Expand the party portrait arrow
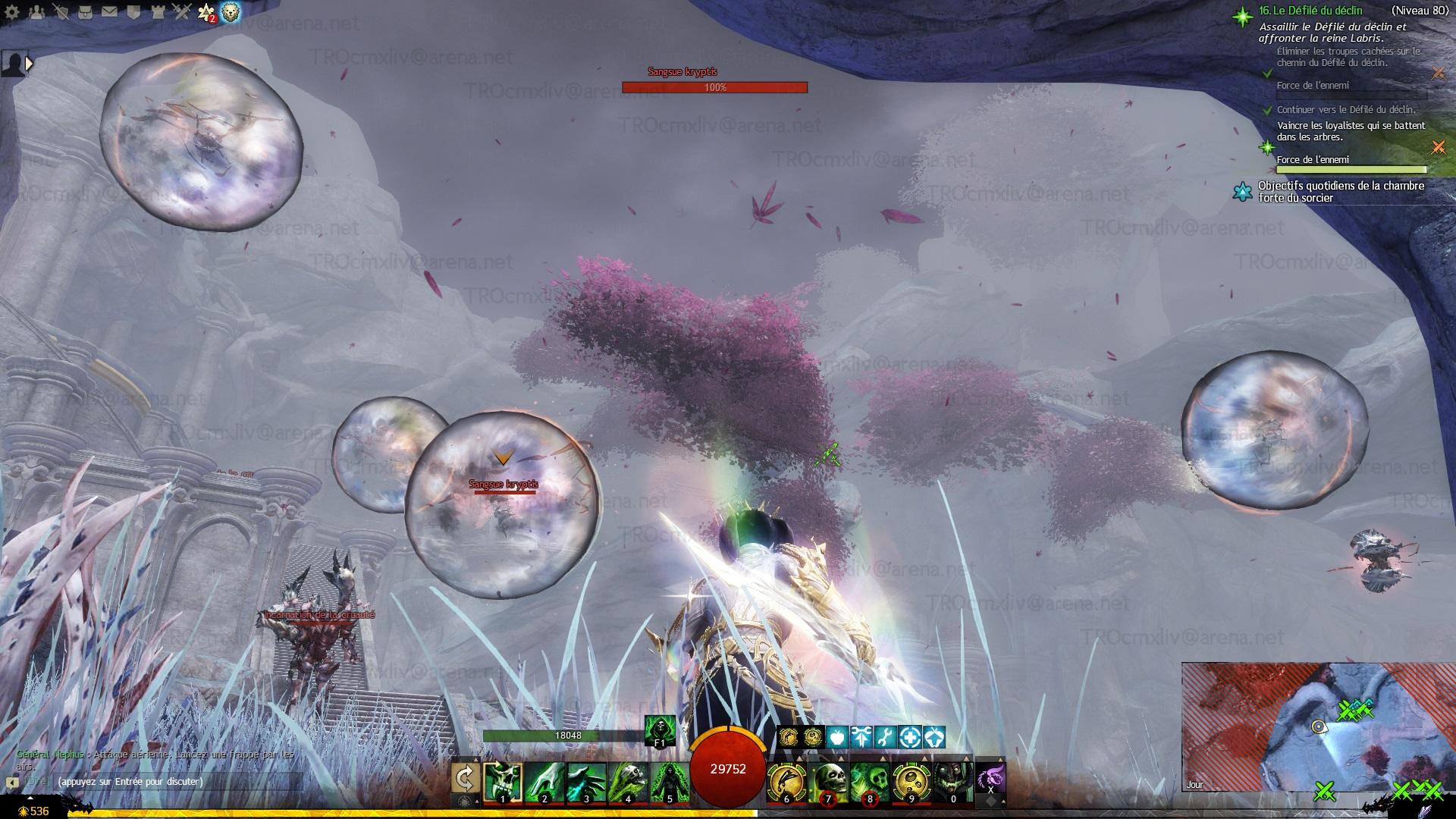 coord(29,64)
